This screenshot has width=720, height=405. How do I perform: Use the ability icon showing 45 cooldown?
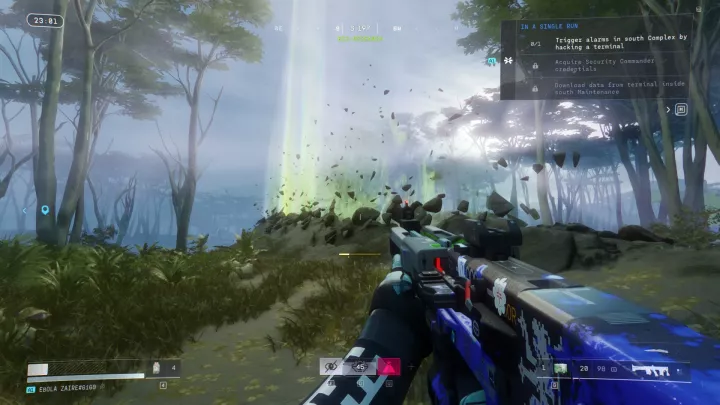pyautogui.click(x=360, y=367)
